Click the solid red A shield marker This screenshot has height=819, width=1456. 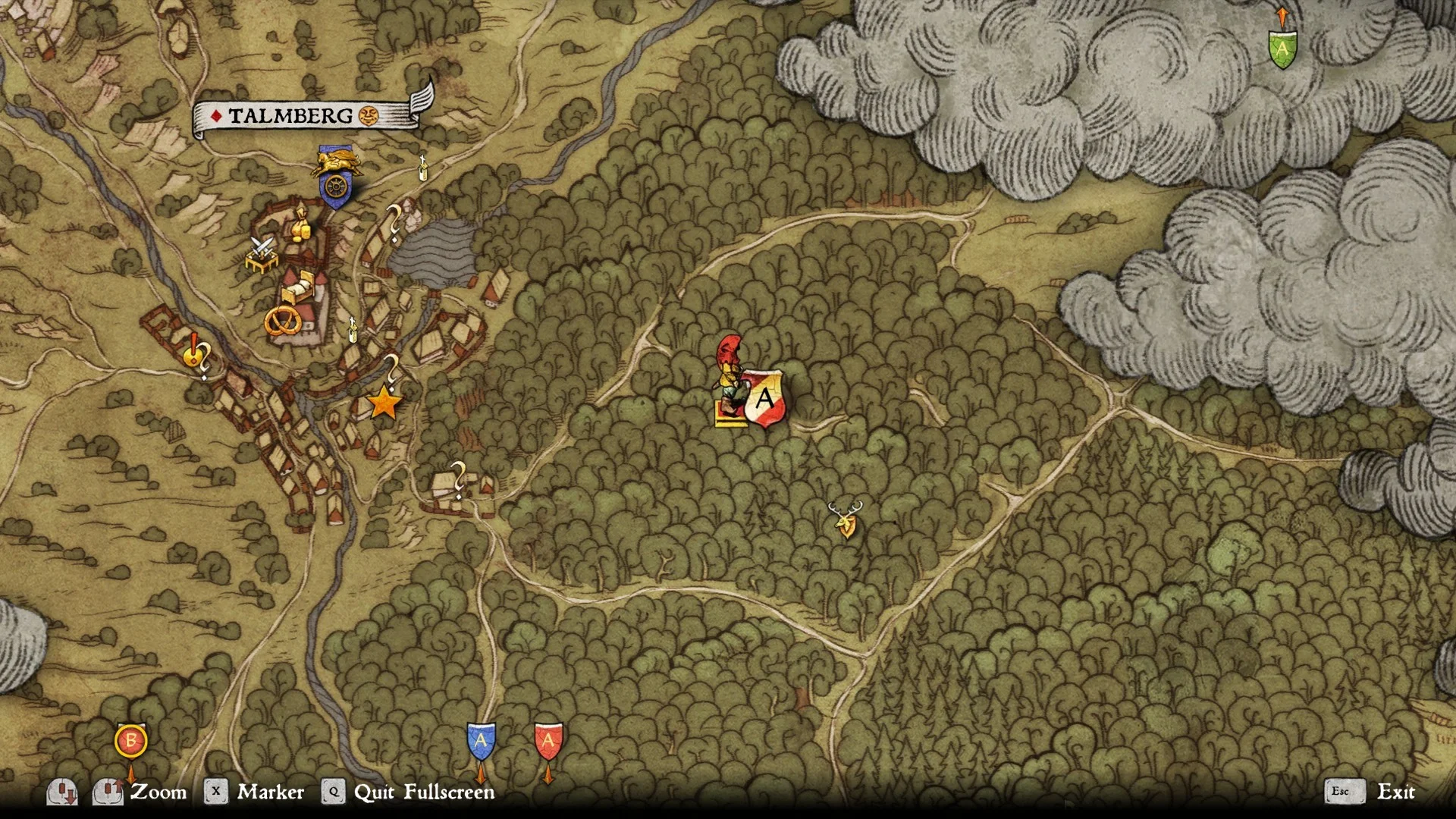[548, 741]
